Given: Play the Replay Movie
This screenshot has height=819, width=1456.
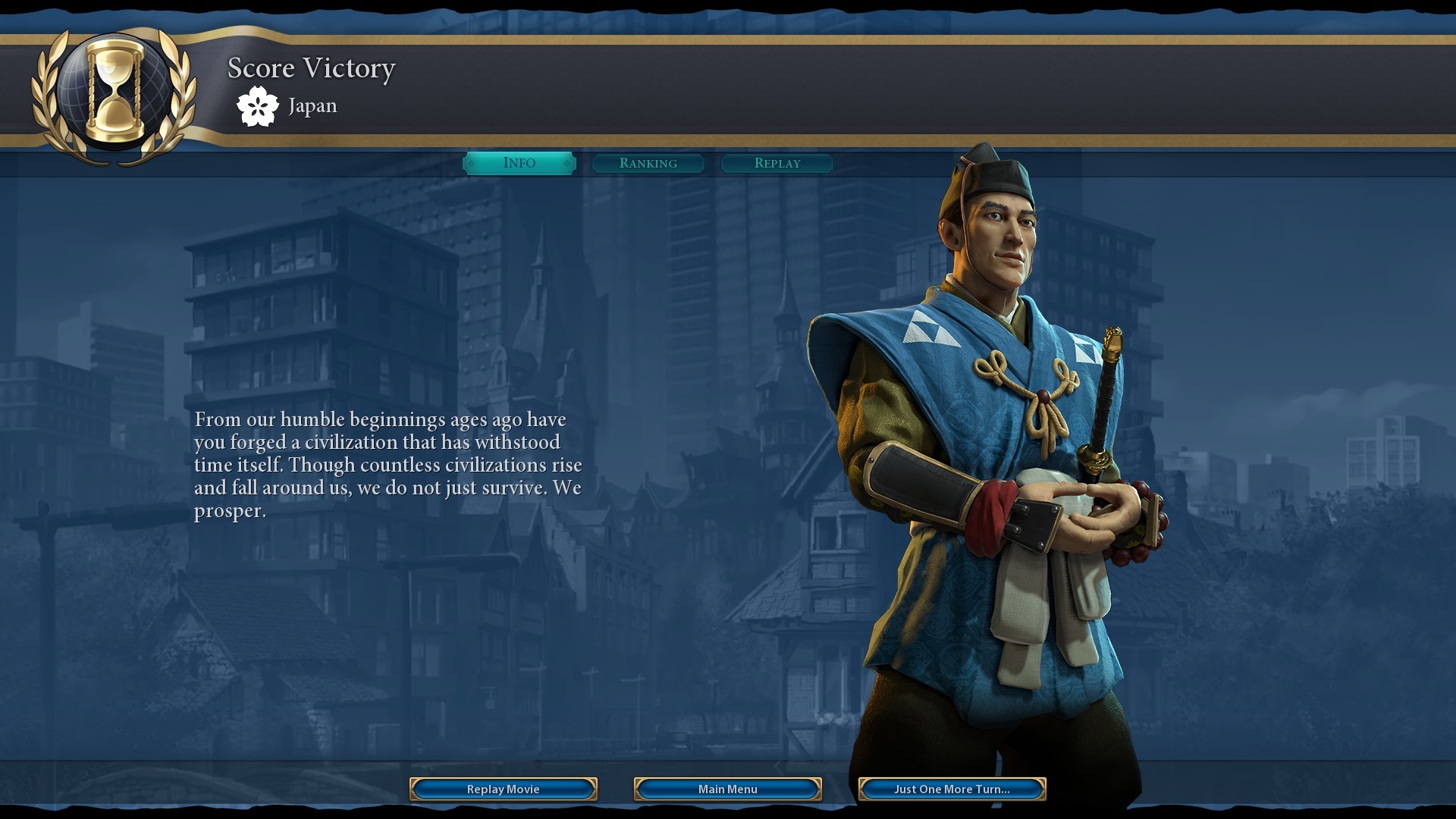Looking at the screenshot, I should pos(503,789).
